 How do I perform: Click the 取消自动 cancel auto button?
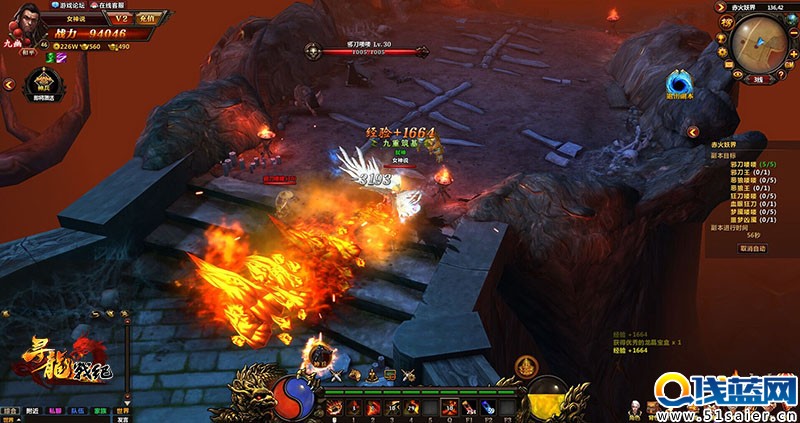[x=752, y=248]
